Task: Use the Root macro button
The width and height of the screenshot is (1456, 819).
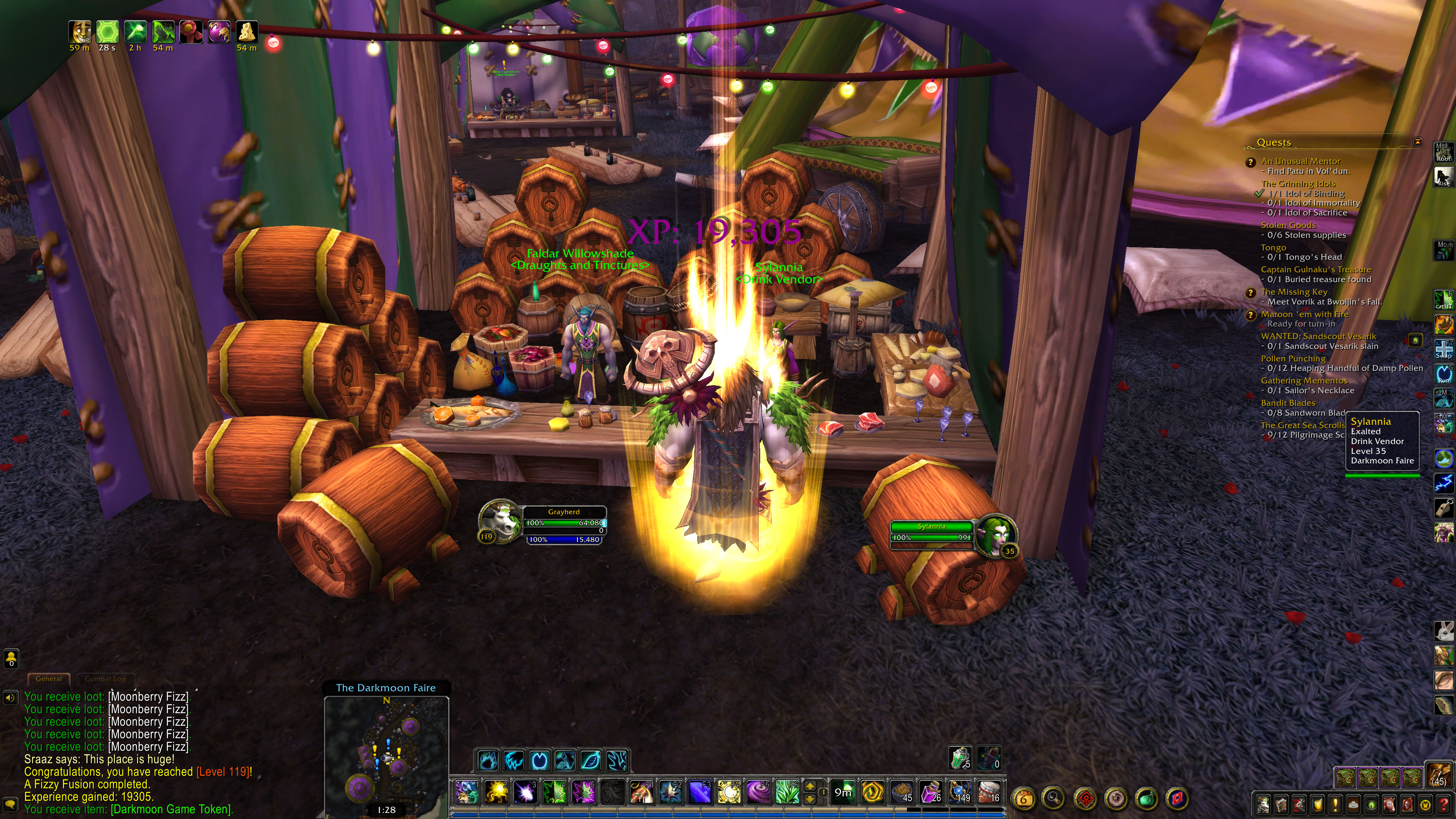Action: (x=1443, y=152)
